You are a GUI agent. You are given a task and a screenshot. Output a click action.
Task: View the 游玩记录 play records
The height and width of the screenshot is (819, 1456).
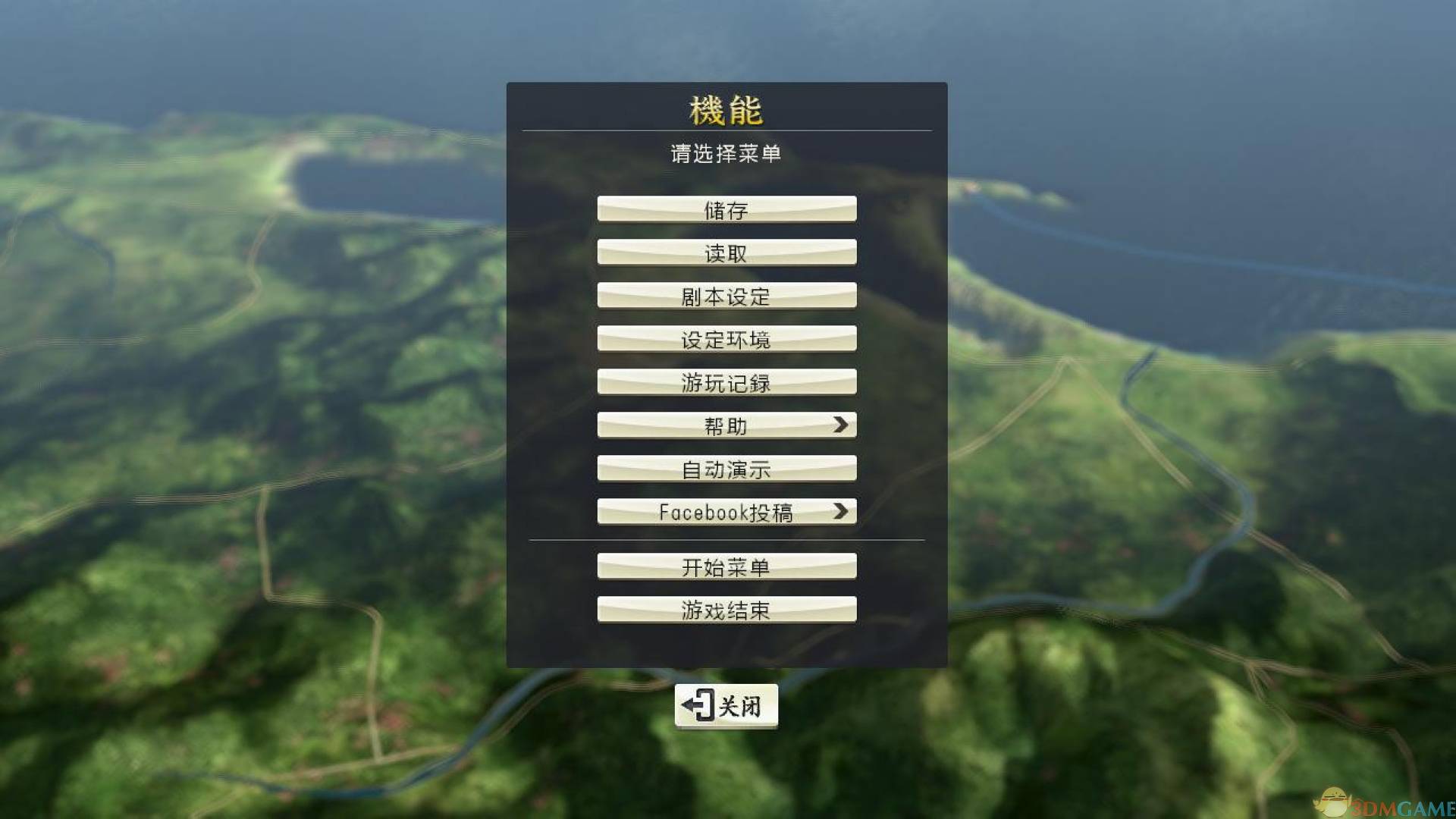click(726, 383)
